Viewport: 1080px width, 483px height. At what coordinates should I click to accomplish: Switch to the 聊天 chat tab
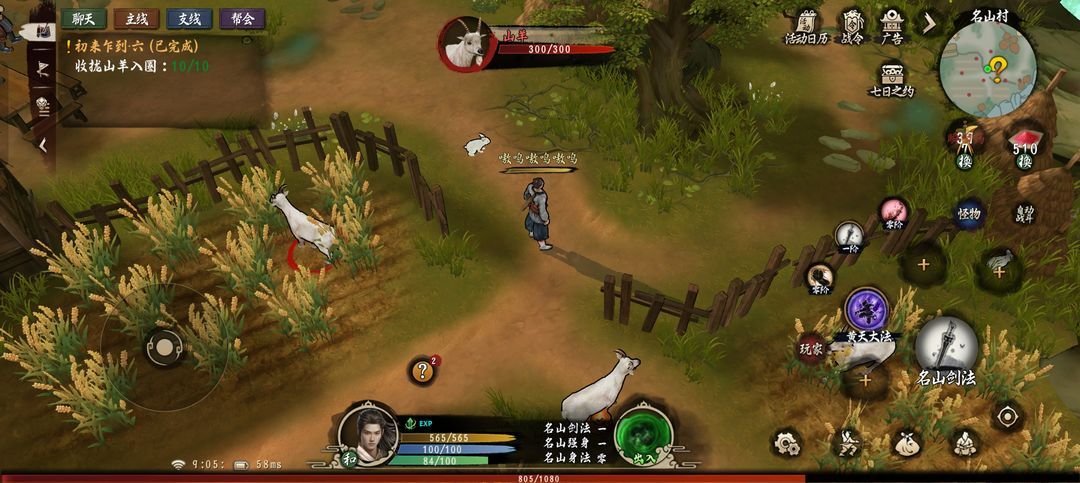click(83, 18)
